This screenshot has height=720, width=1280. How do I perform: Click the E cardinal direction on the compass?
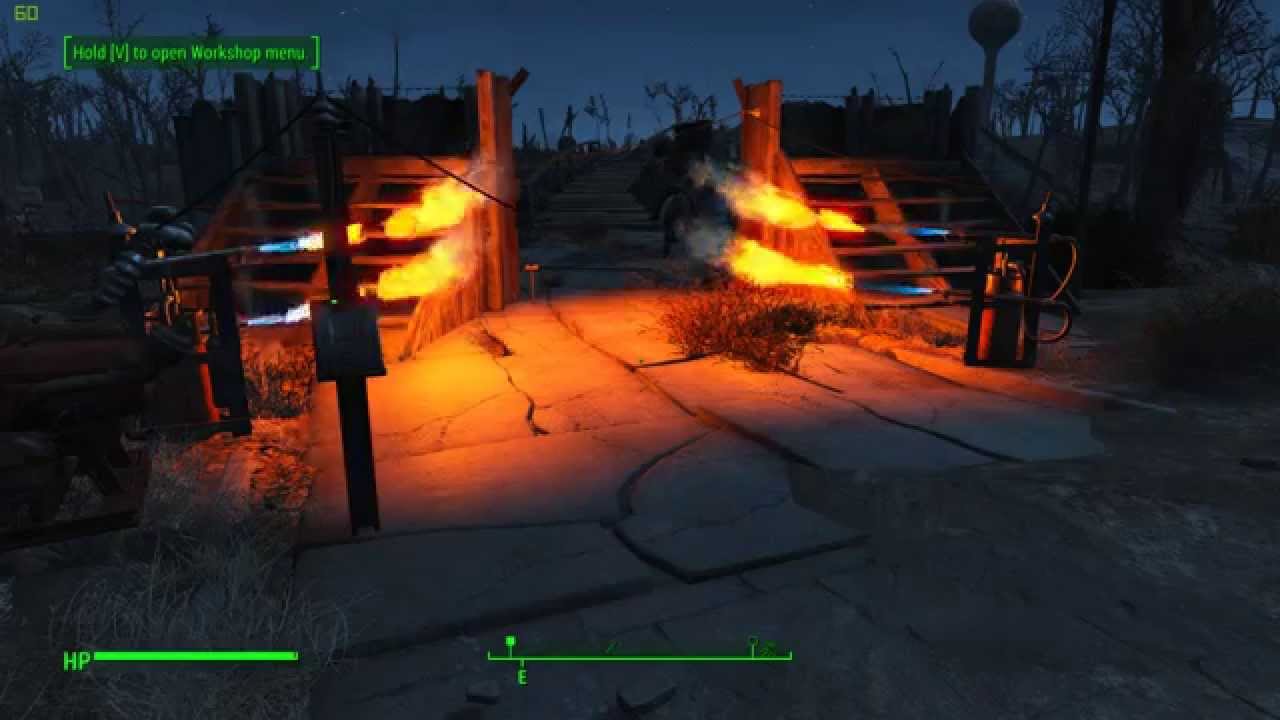(521, 676)
